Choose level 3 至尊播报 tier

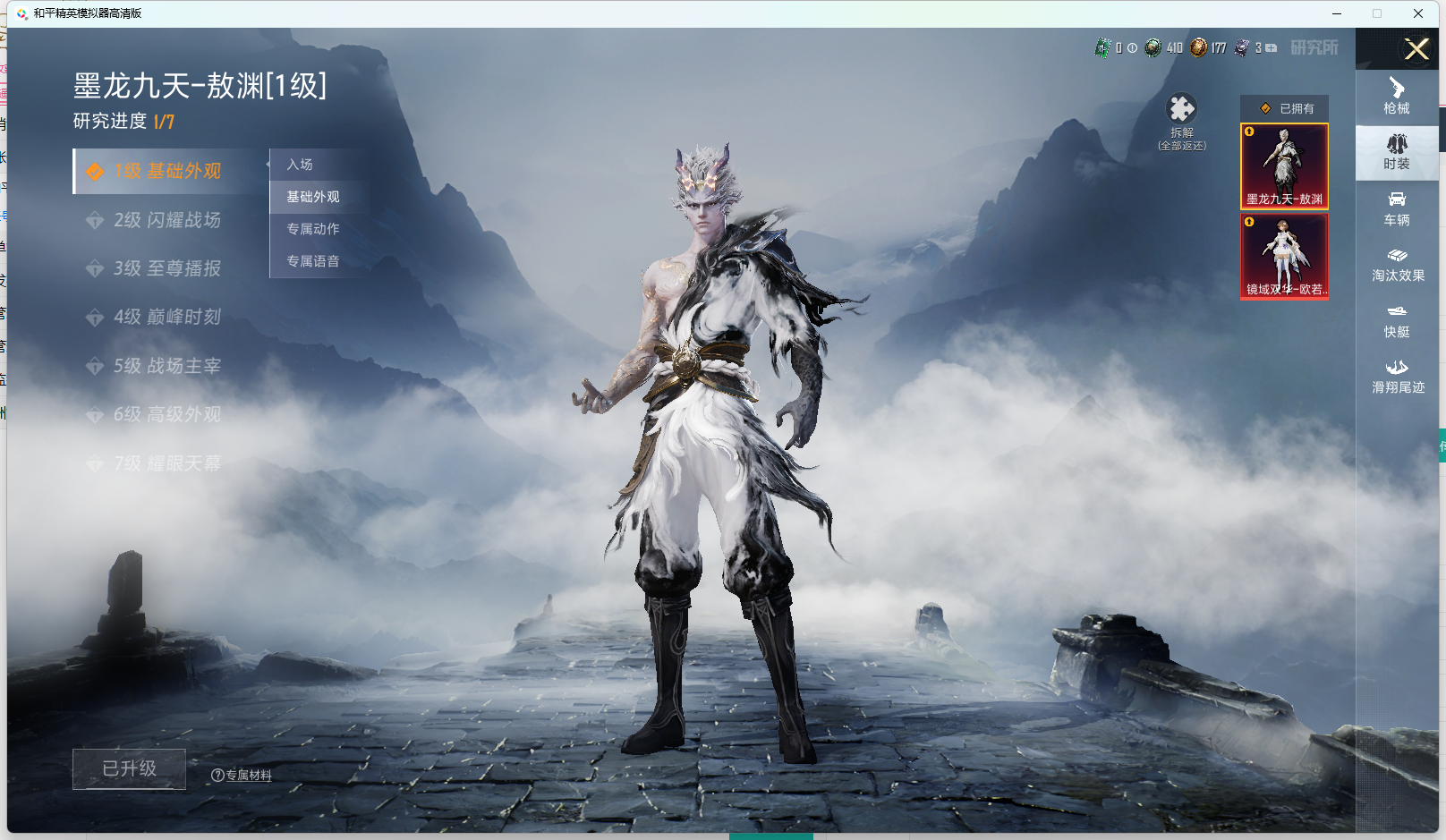tap(166, 268)
